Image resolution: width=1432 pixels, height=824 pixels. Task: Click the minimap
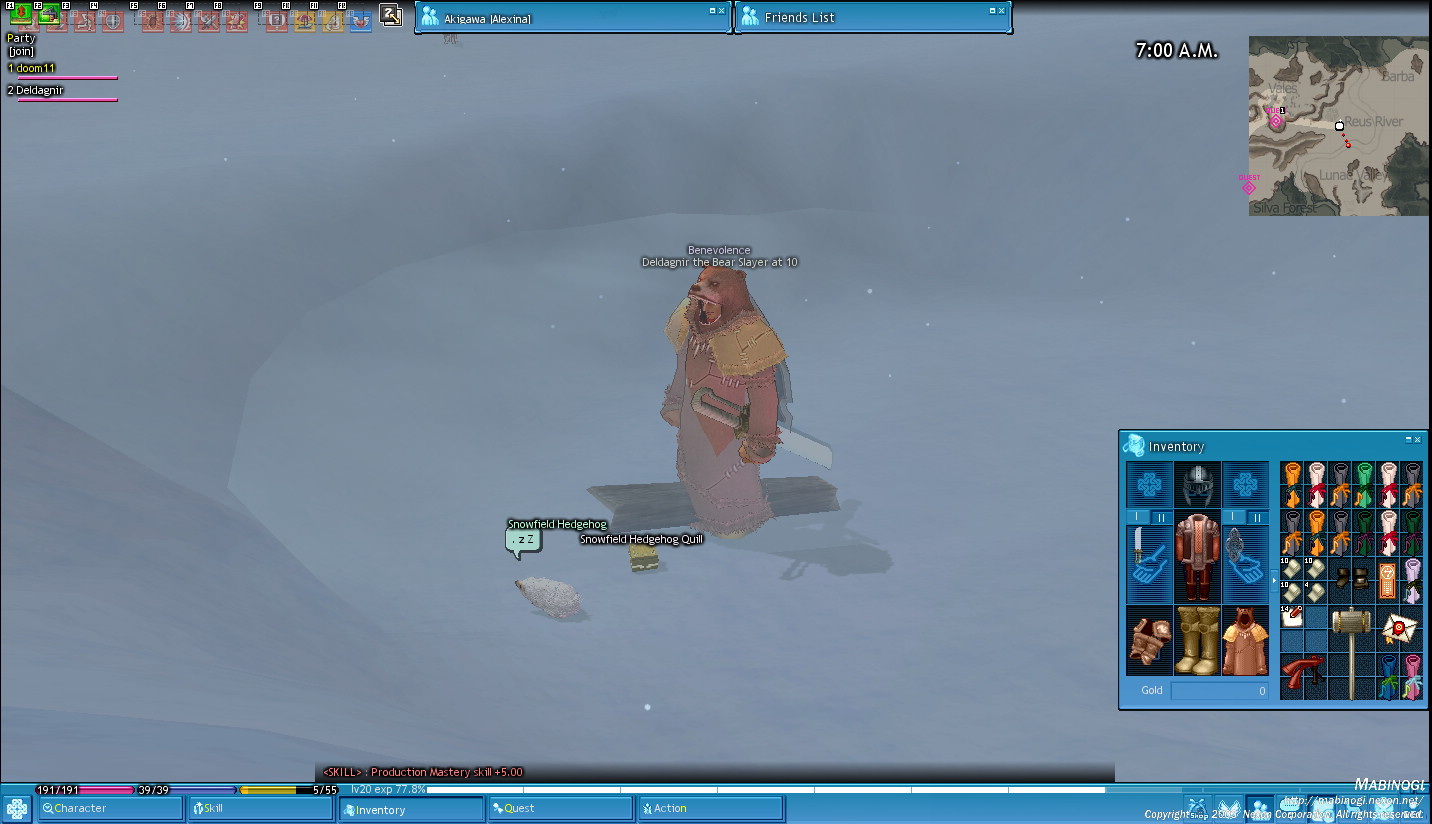click(x=1338, y=126)
